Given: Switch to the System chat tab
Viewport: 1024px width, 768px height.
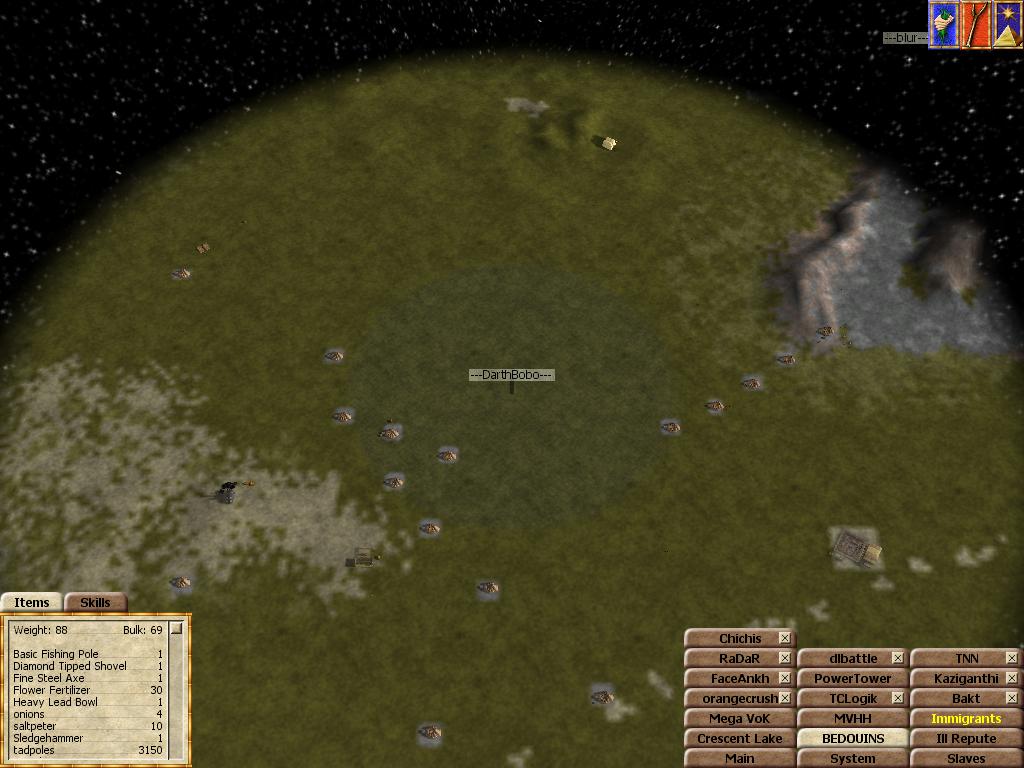Looking at the screenshot, I should (x=852, y=759).
